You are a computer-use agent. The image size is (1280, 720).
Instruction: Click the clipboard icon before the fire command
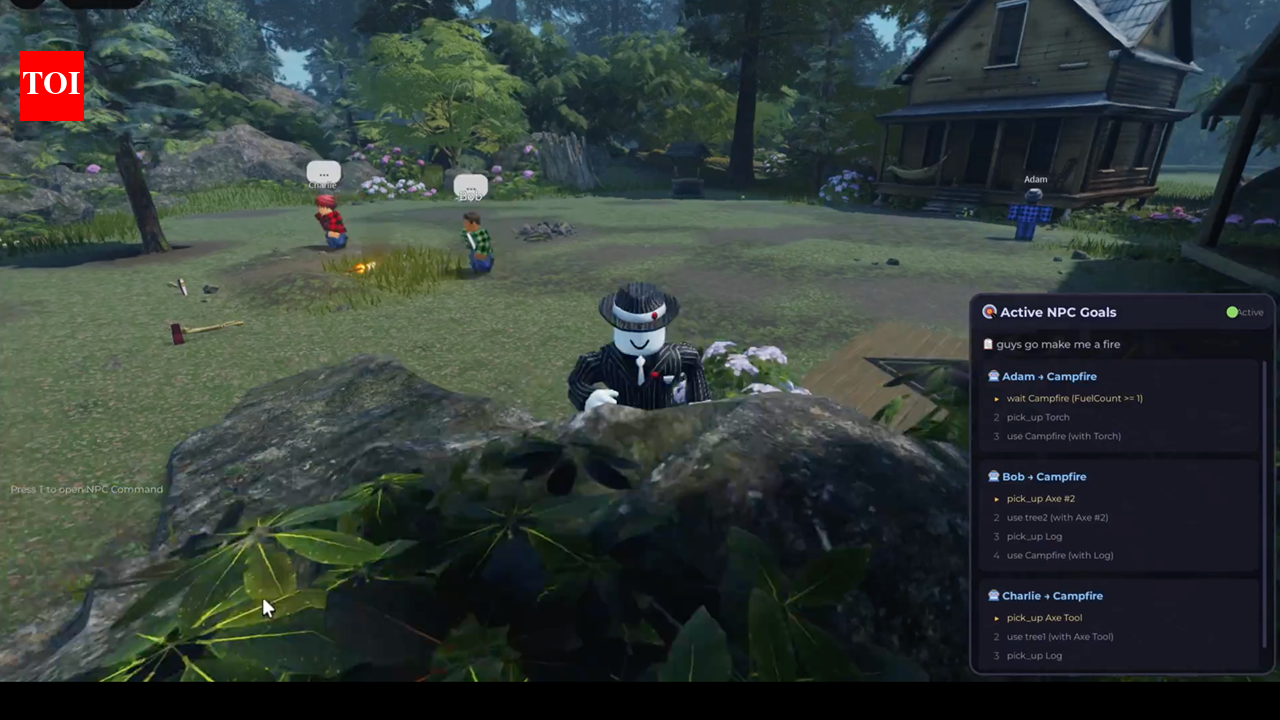[988, 344]
